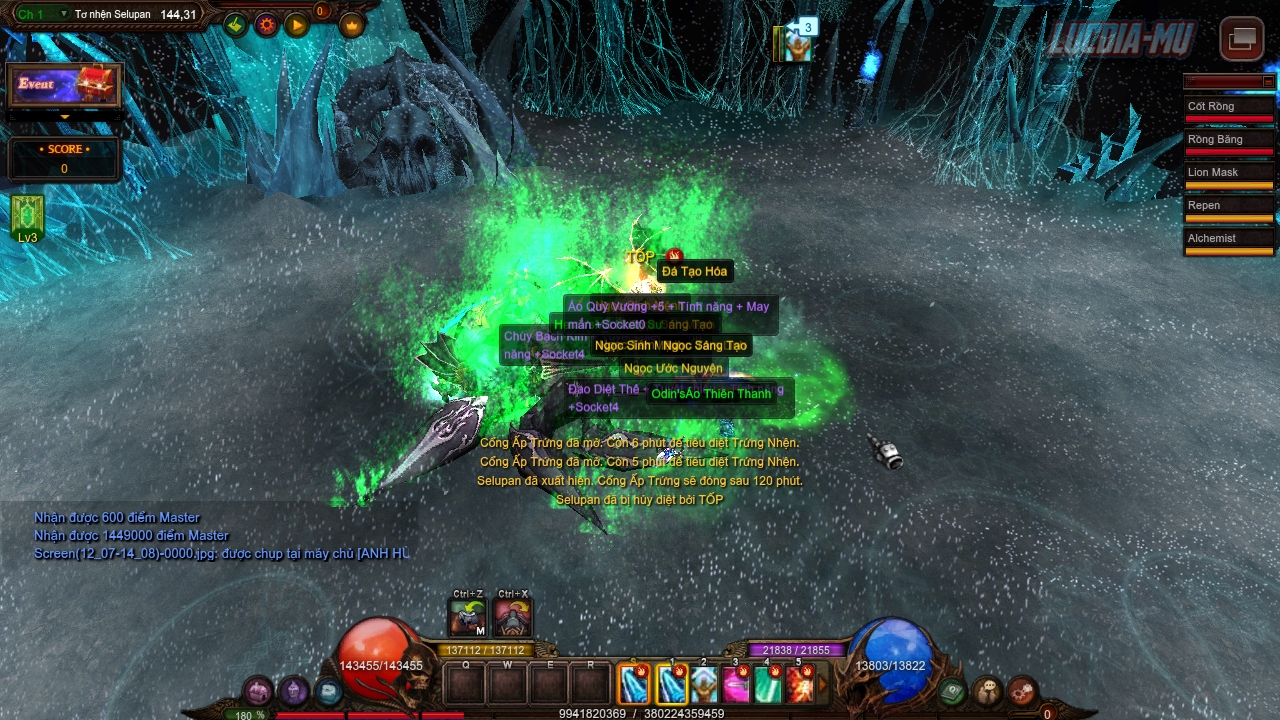This screenshot has width=1280, height=720.
Task: Select Alchemist from the party list
Action: 1229,239
